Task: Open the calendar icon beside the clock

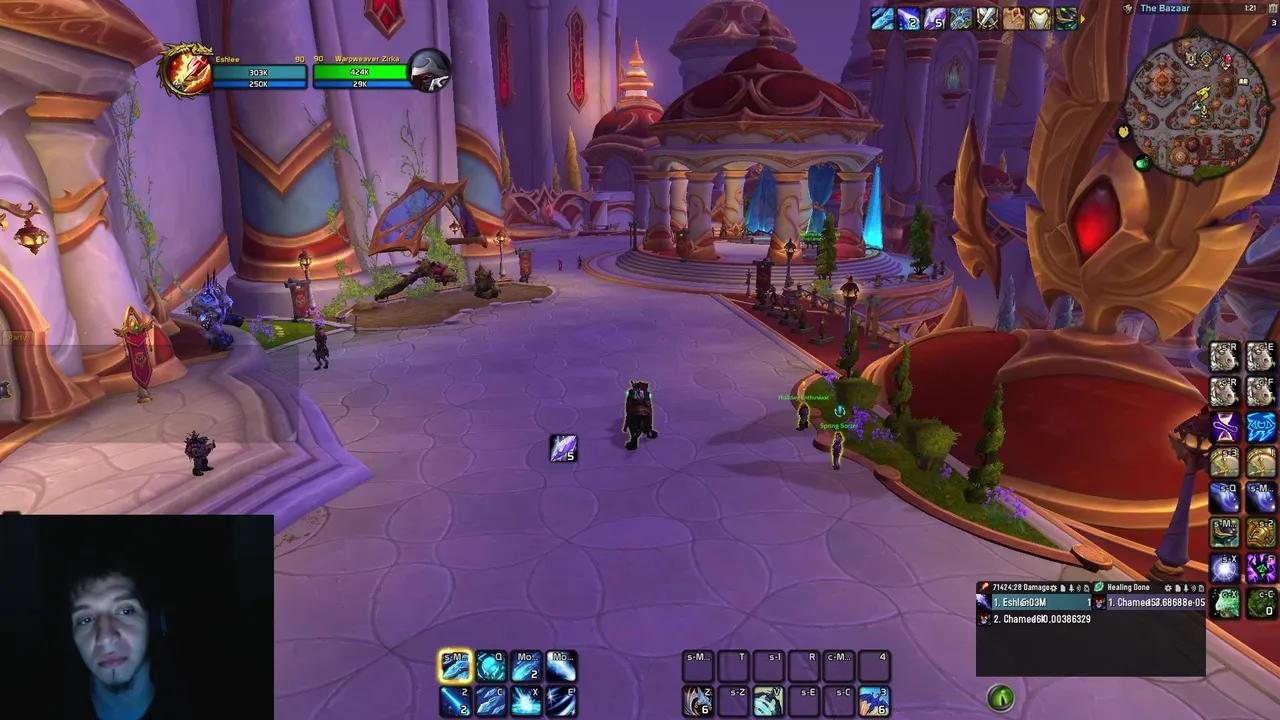Action: point(1272,8)
